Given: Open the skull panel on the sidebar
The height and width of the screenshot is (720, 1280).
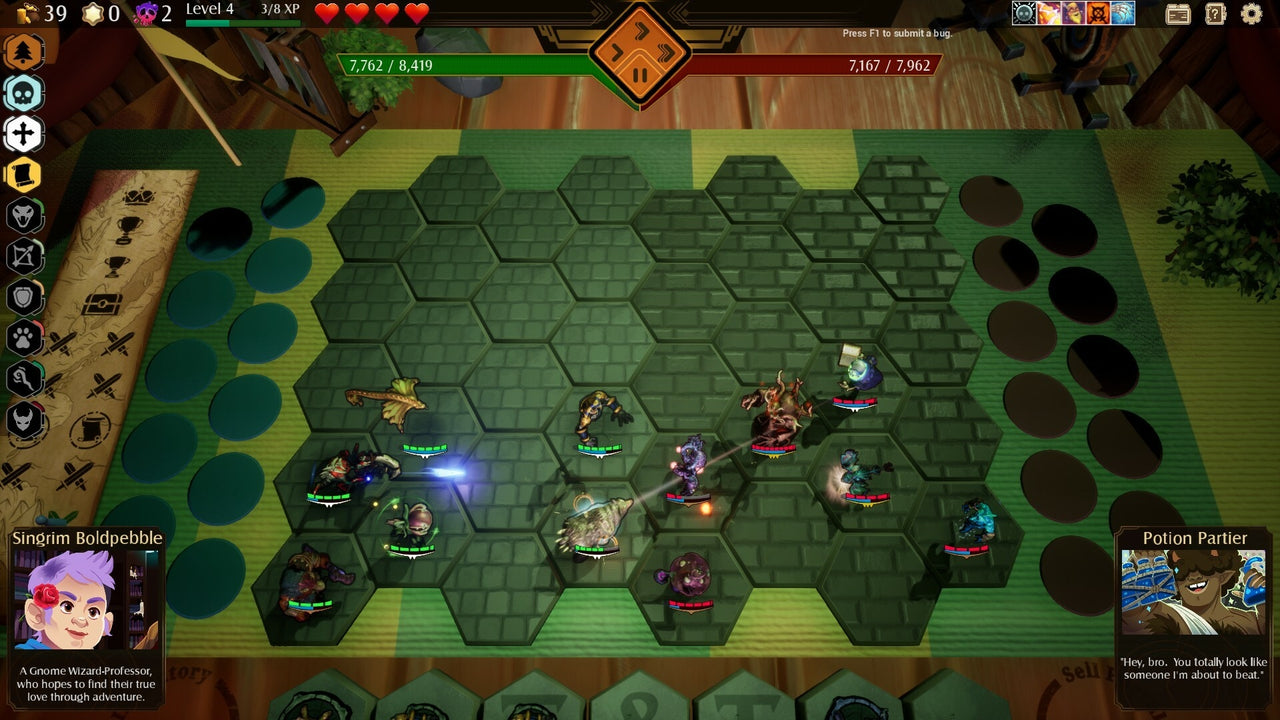Looking at the screenshot, I should click(25, 93).
